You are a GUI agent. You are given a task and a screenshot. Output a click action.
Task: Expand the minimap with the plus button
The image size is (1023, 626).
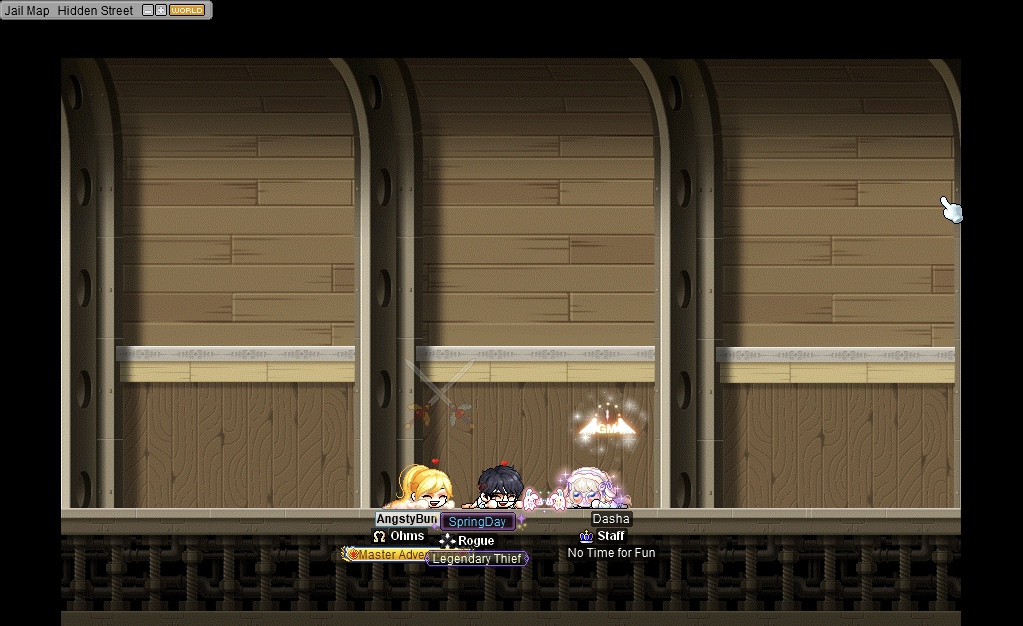pos(160,11)
